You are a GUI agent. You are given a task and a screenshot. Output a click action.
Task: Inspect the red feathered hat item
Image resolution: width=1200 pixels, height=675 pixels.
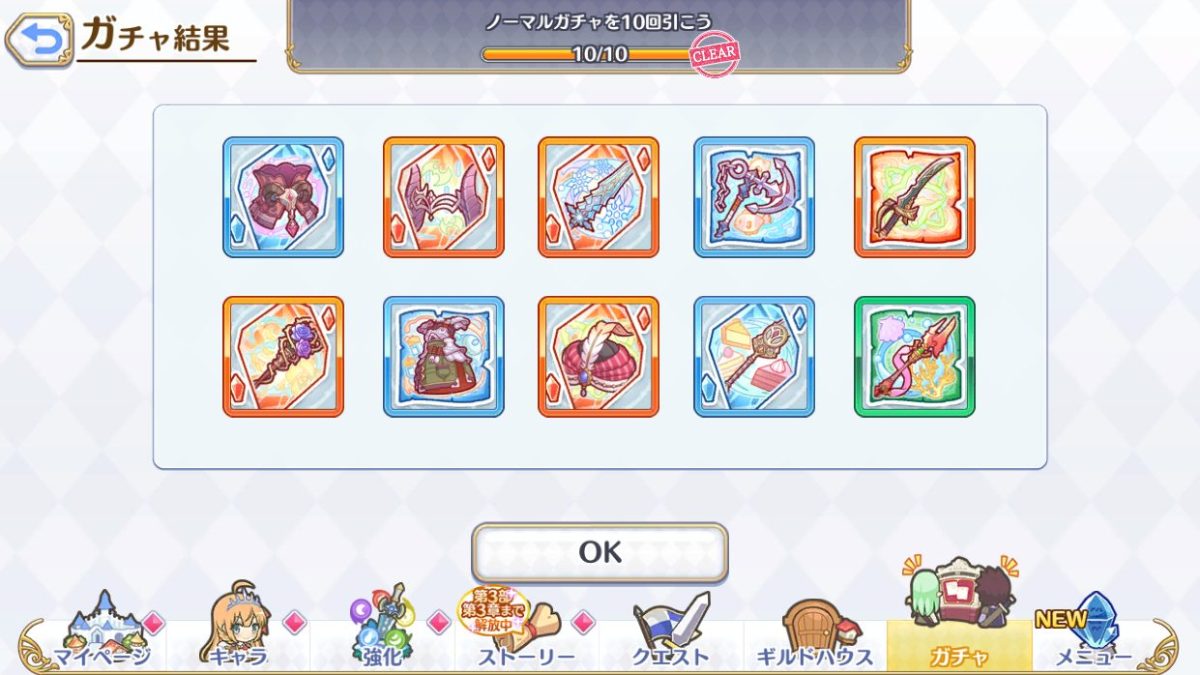[598, 356]
